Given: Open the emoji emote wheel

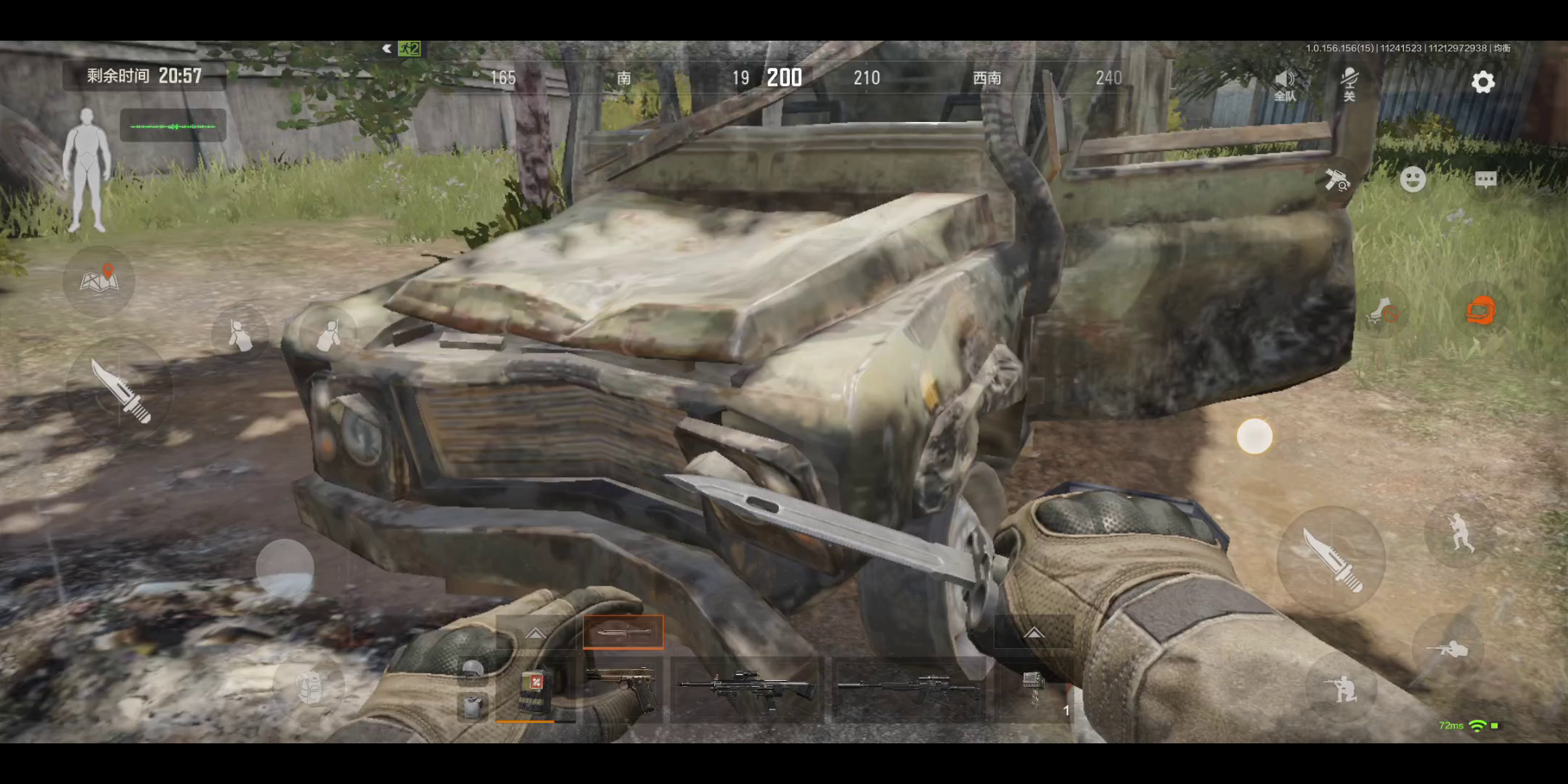Looking at the screenshot, I should 1413,179.
